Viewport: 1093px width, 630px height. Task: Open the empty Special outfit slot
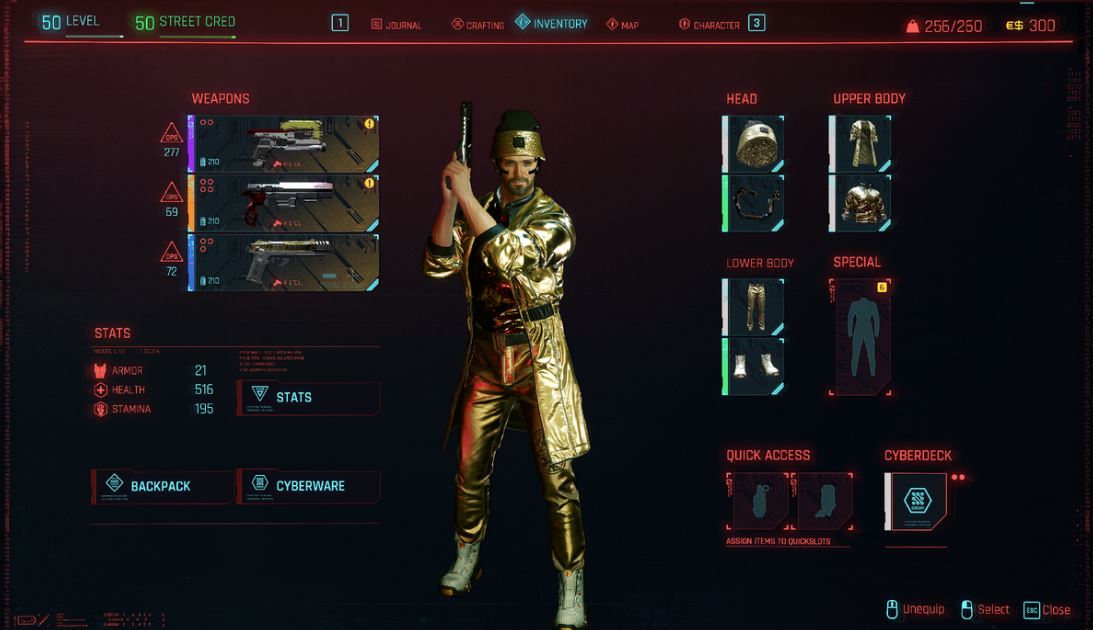click(x=860, y=336)
